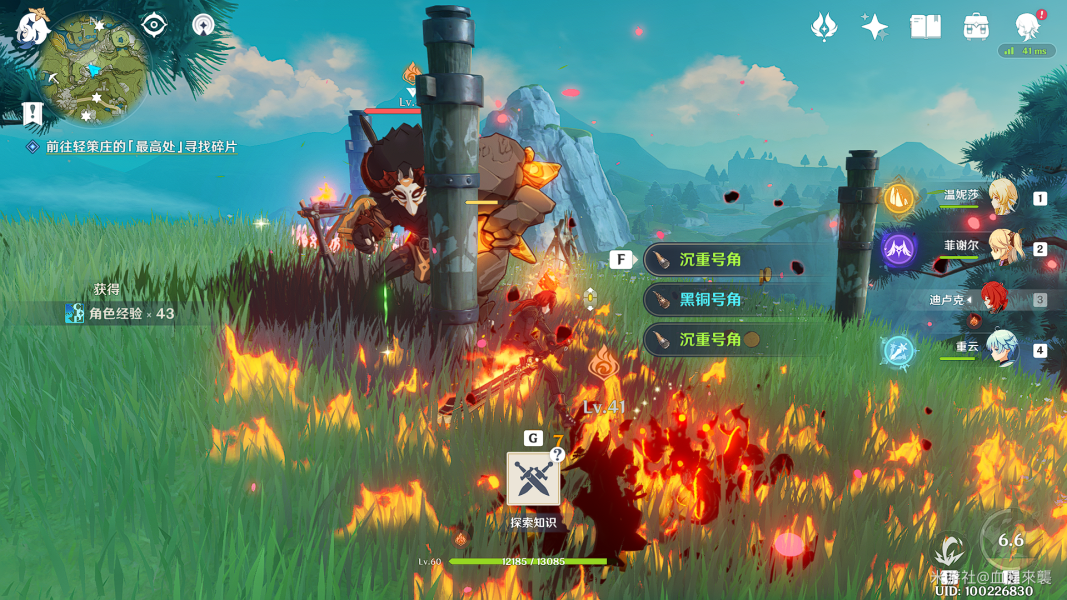Viewport: 1067px width, 600px height.
Task: Open the 探索知识 crossed-swords tutorial icon
Action: (532, 479)
